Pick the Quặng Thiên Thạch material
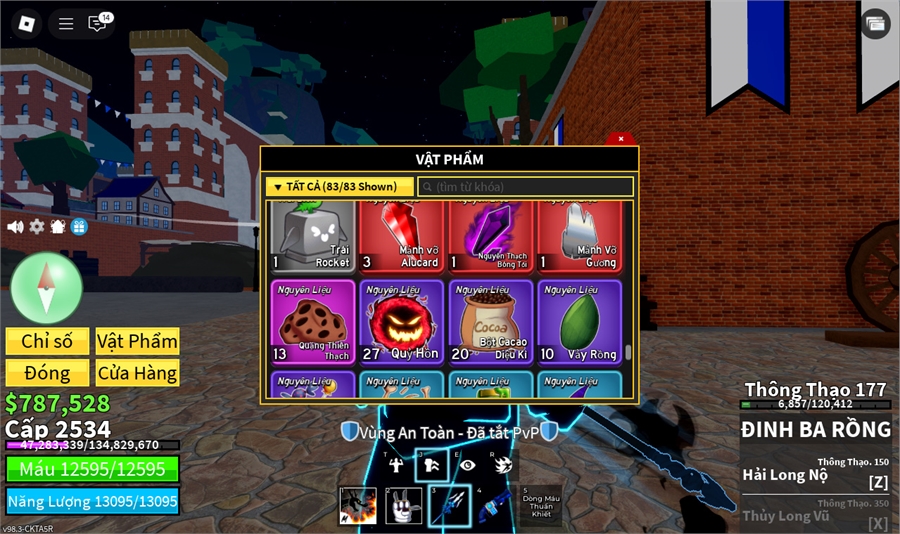900x534 pixels. (312, 322)
